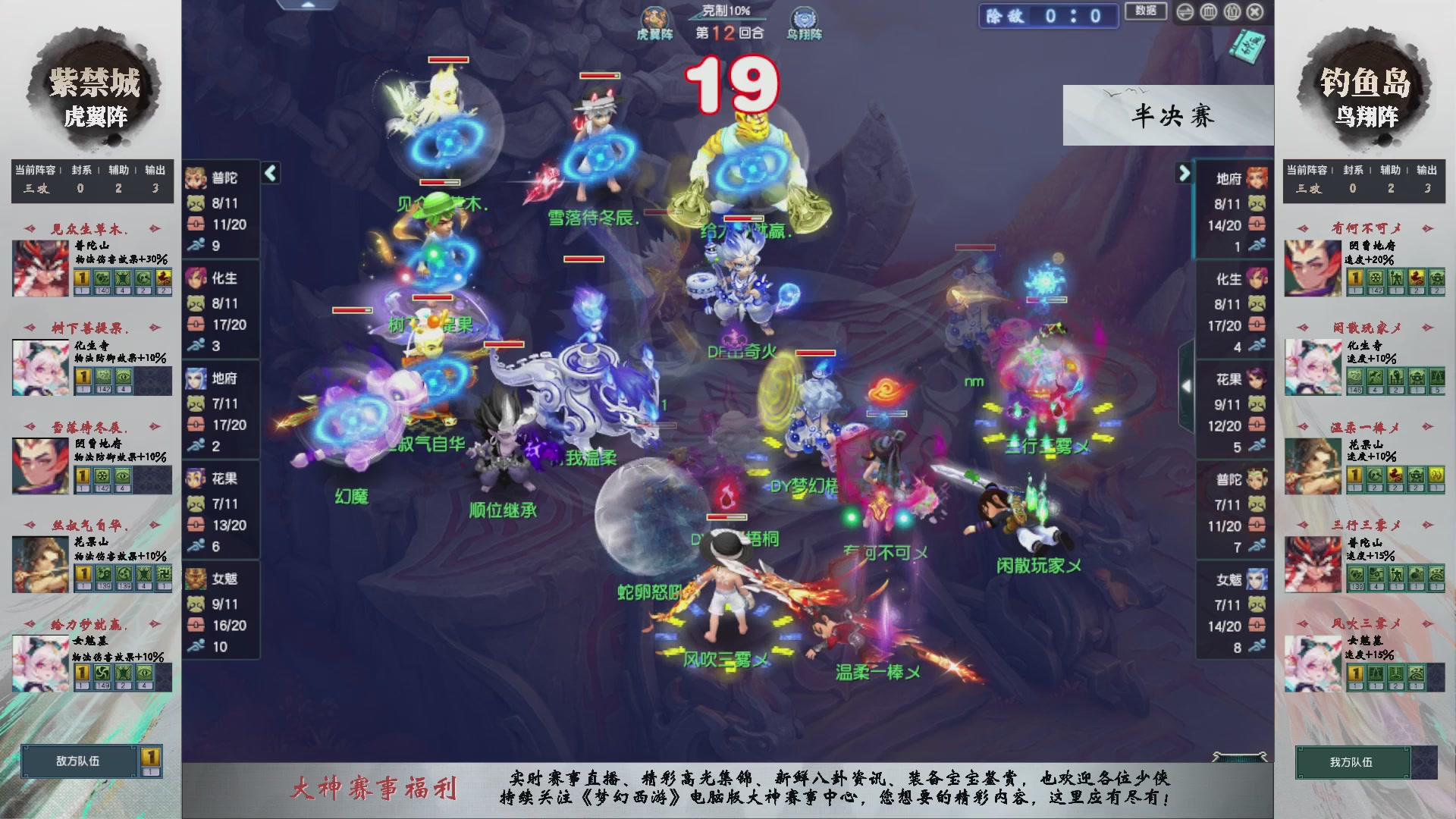Click the 除敌 0:0 score display
Screen dimensions: 1456x819
(x=1049, y=17)
